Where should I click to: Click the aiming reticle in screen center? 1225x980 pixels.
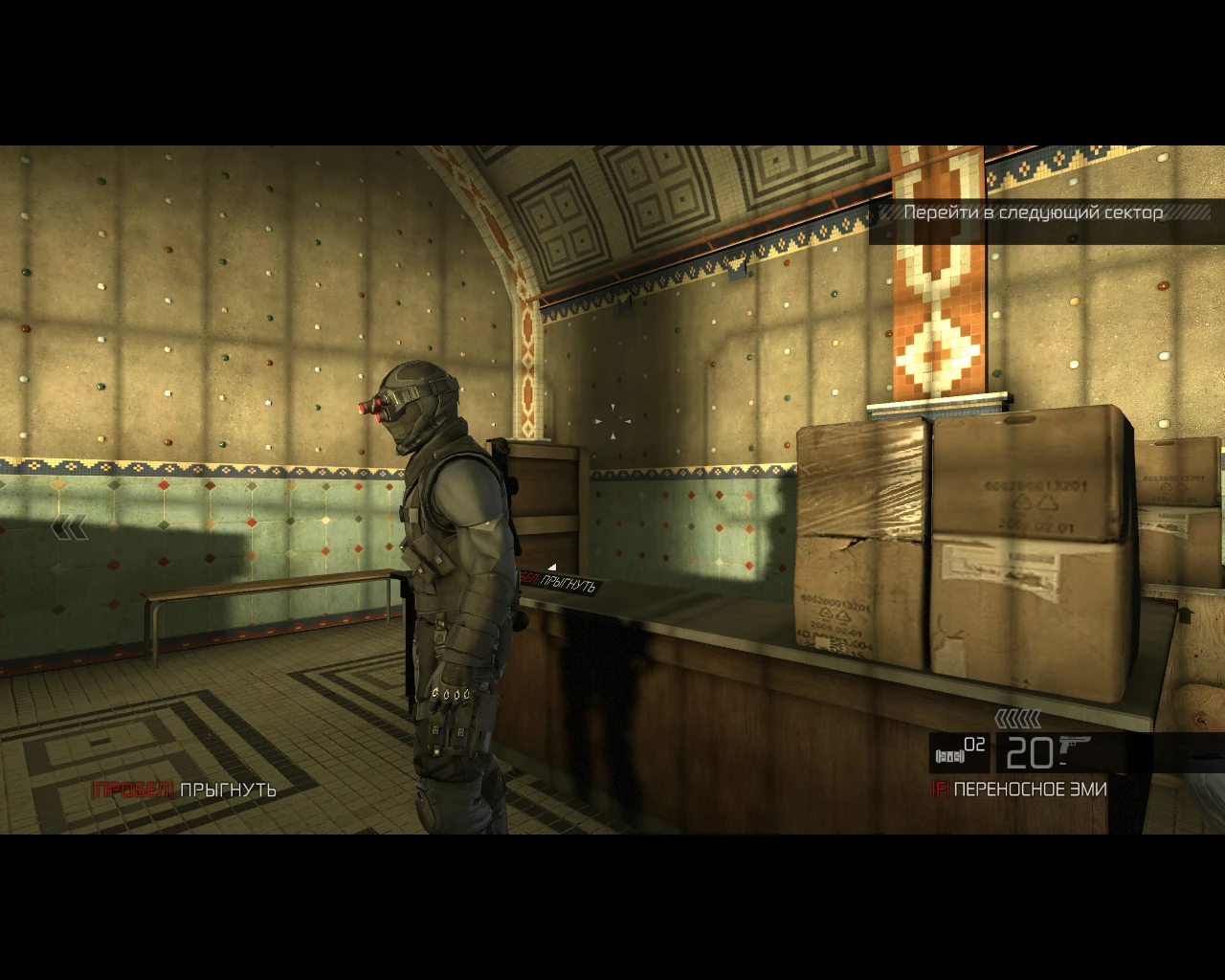pos(612,421)
